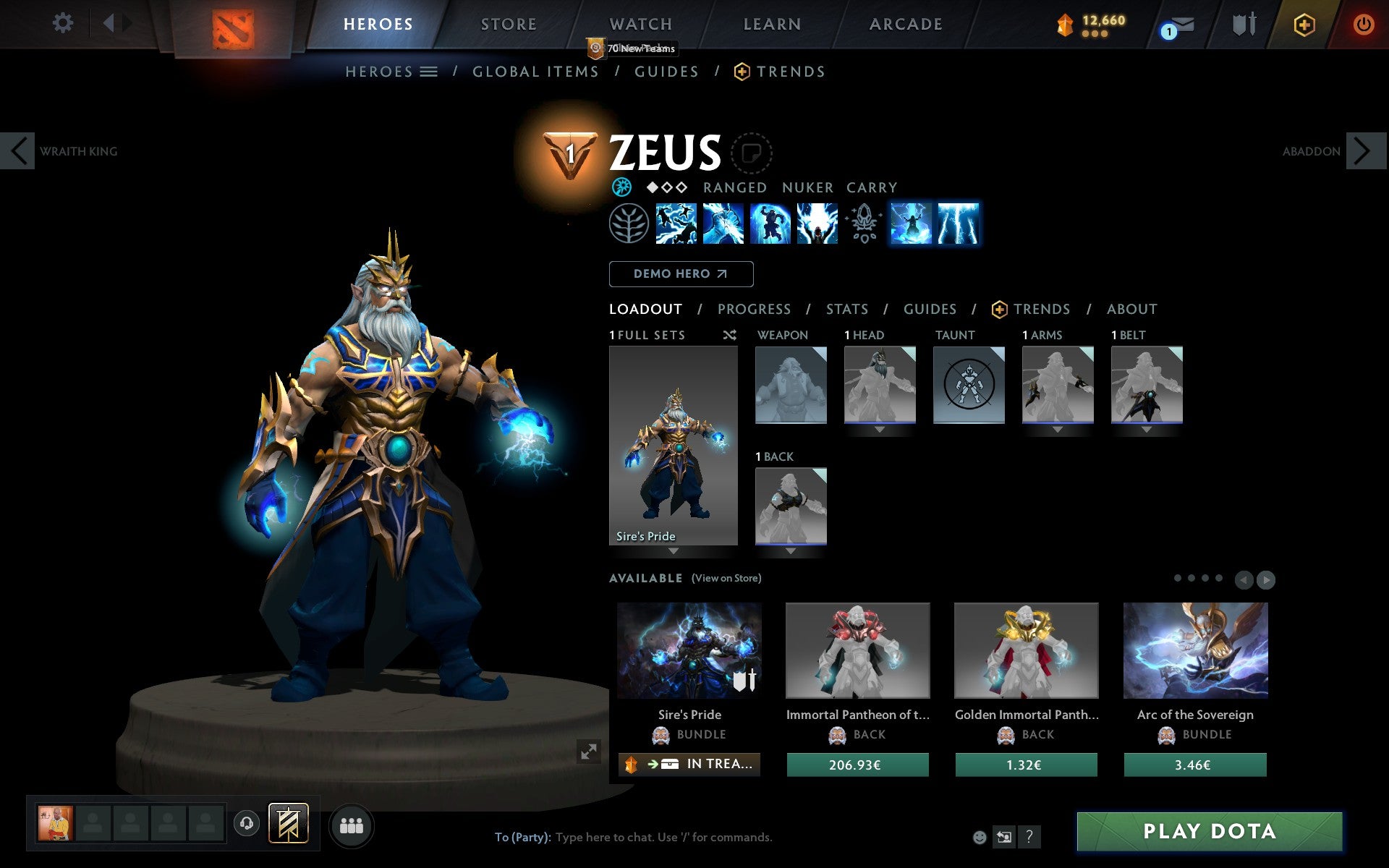This screenshot has width=1389, height=868.
Task: Open the Armory shield-and-sword icon
Action: (1243, 24)
